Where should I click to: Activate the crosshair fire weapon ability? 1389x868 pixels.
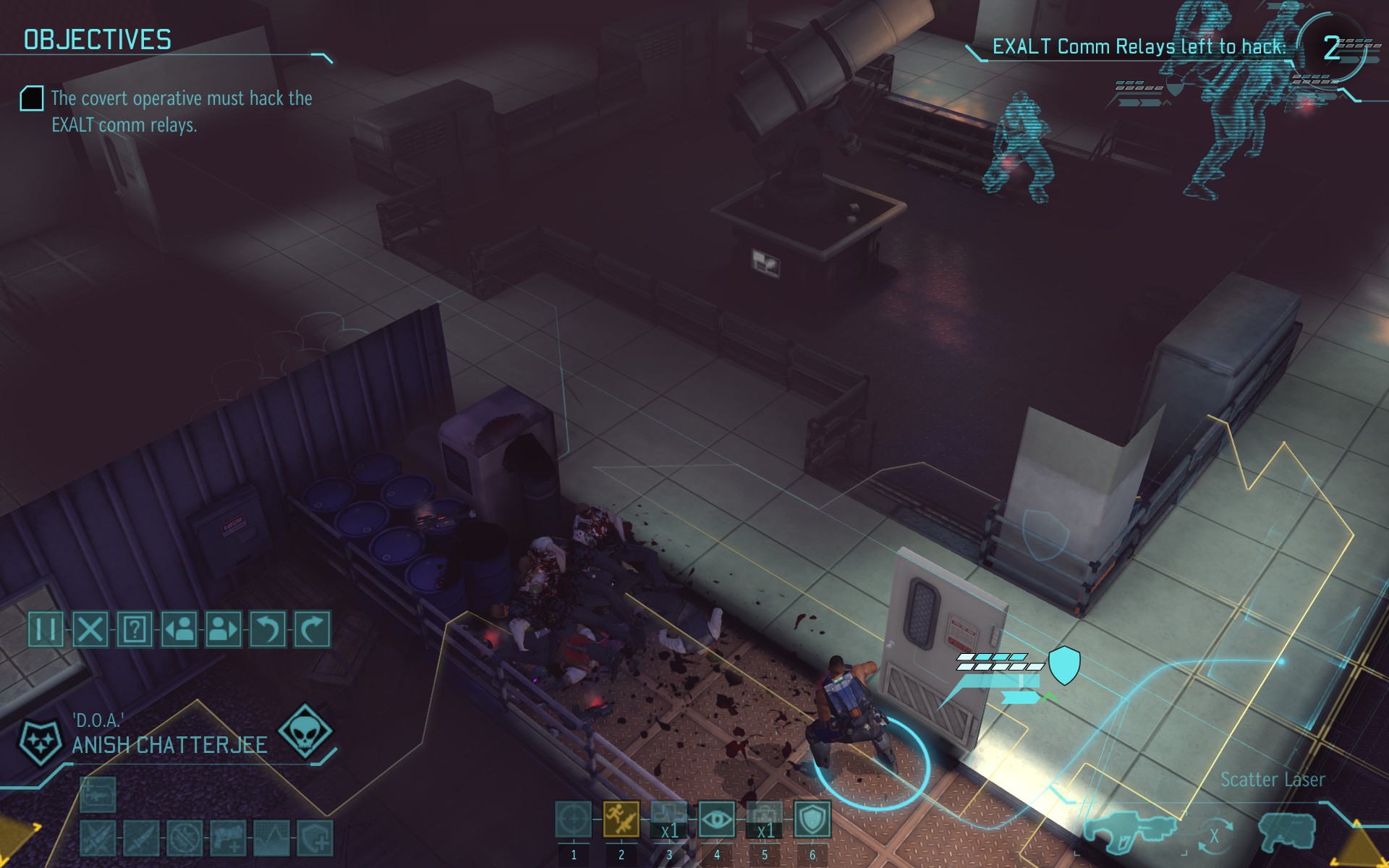[573, 820]
